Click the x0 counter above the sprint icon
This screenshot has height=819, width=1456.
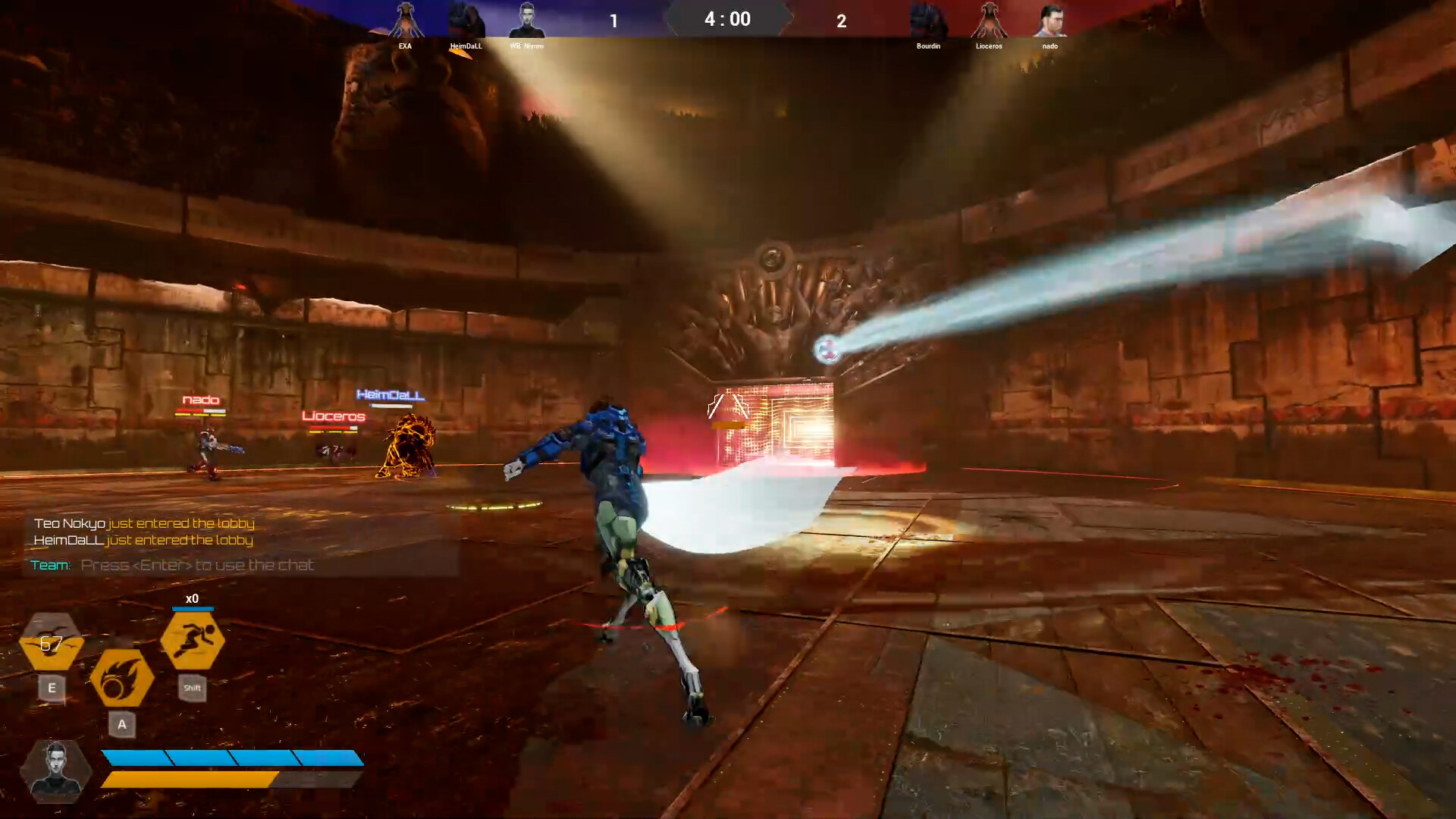(192, 598)
